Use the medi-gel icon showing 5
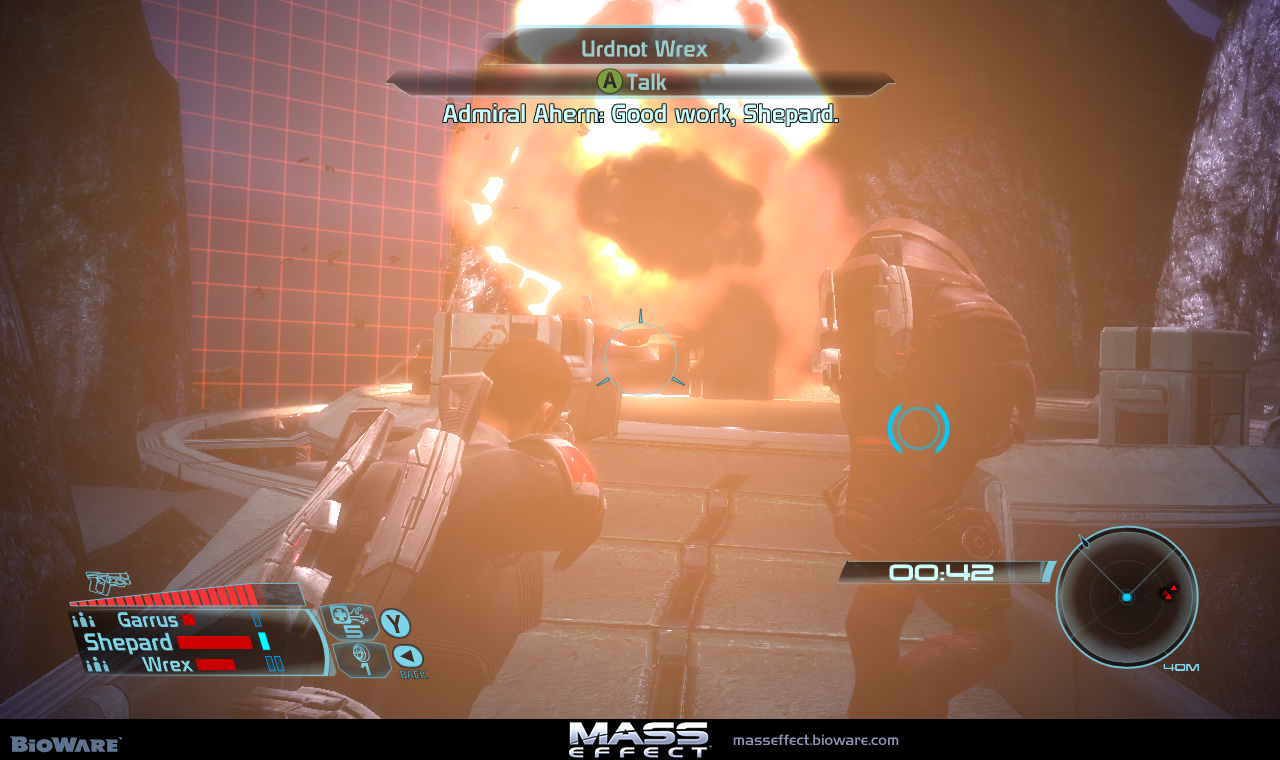1280x760 pixels. click(x=347, y=622)
